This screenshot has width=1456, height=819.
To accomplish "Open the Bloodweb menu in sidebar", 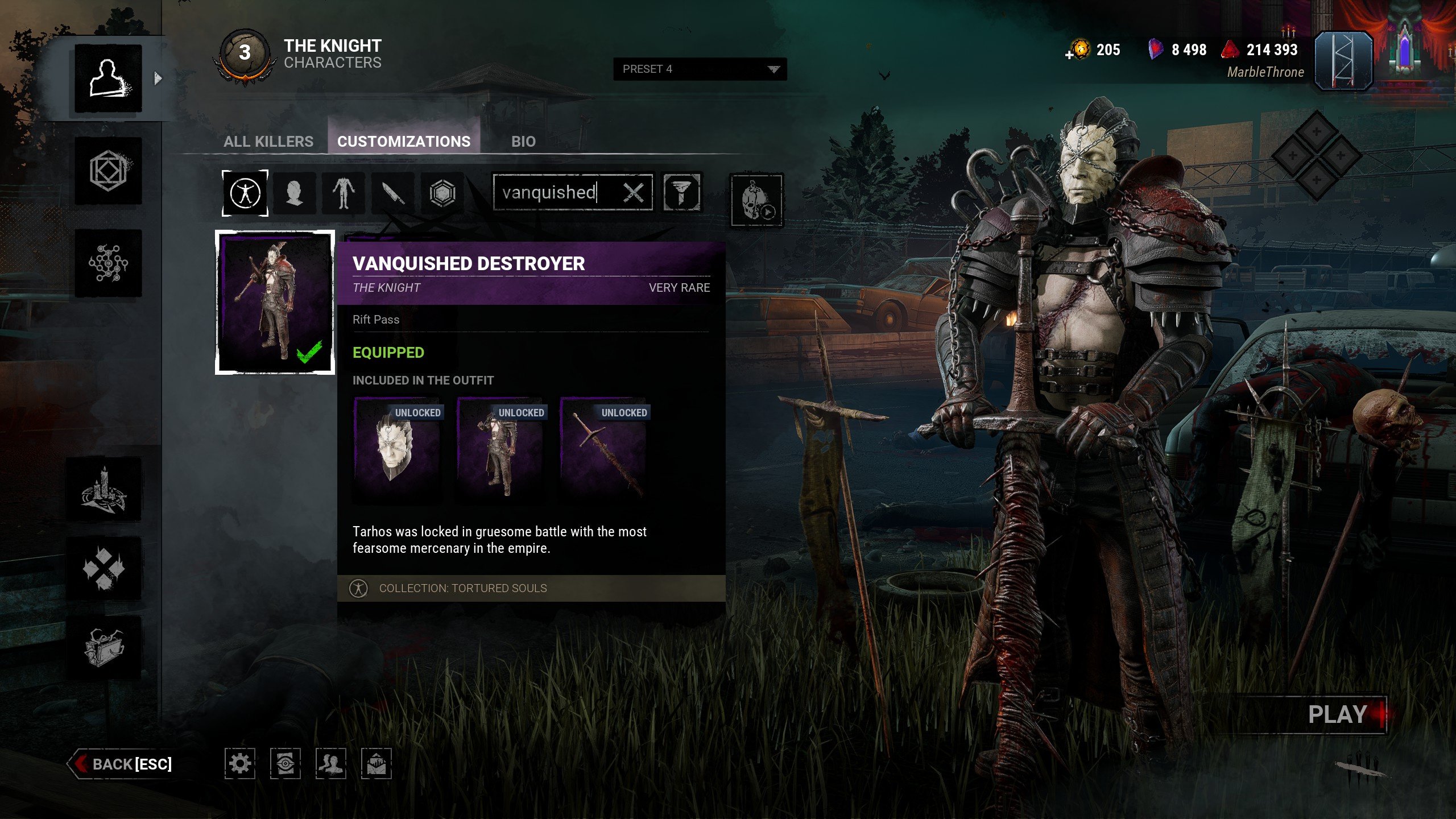I will click(x=108, y=263).
